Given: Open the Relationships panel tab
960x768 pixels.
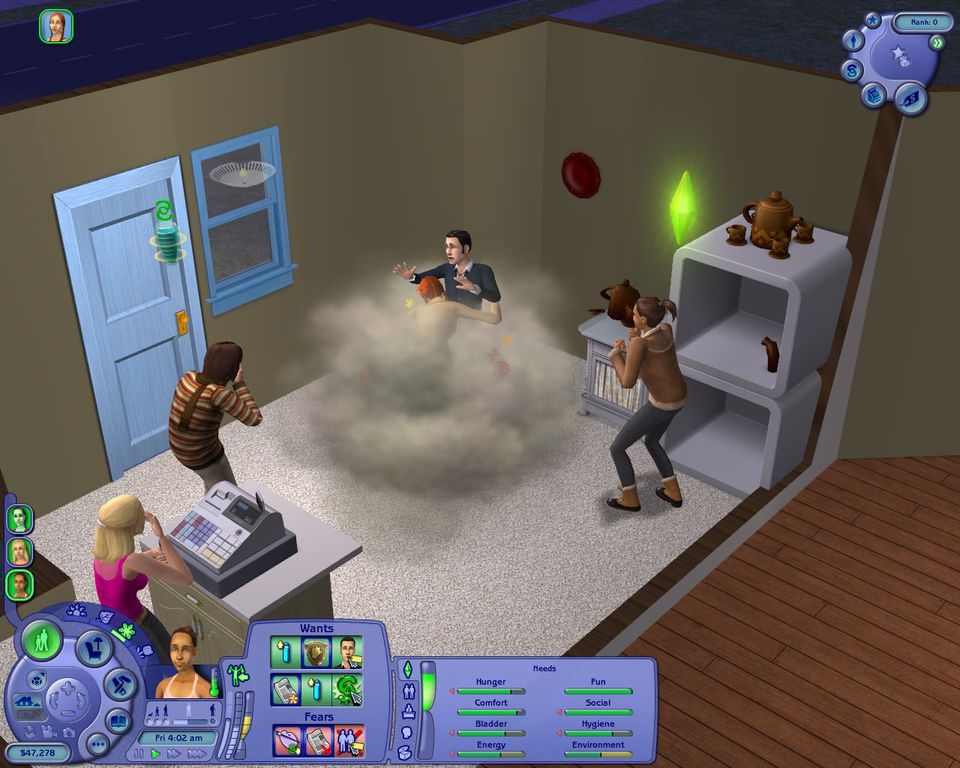Looking at the screenshot, I should coord(408,690).
